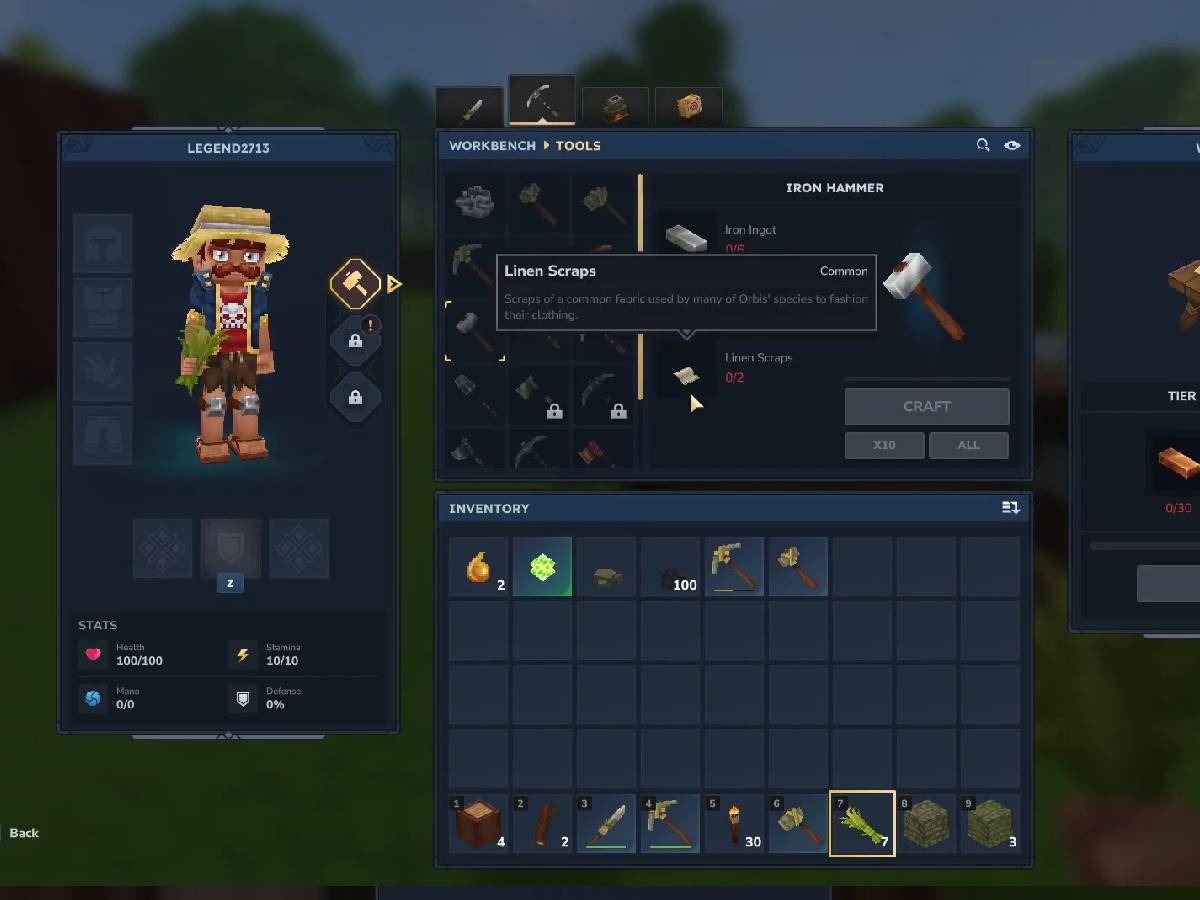Craft the Iron Hammer

pos(926,406)
